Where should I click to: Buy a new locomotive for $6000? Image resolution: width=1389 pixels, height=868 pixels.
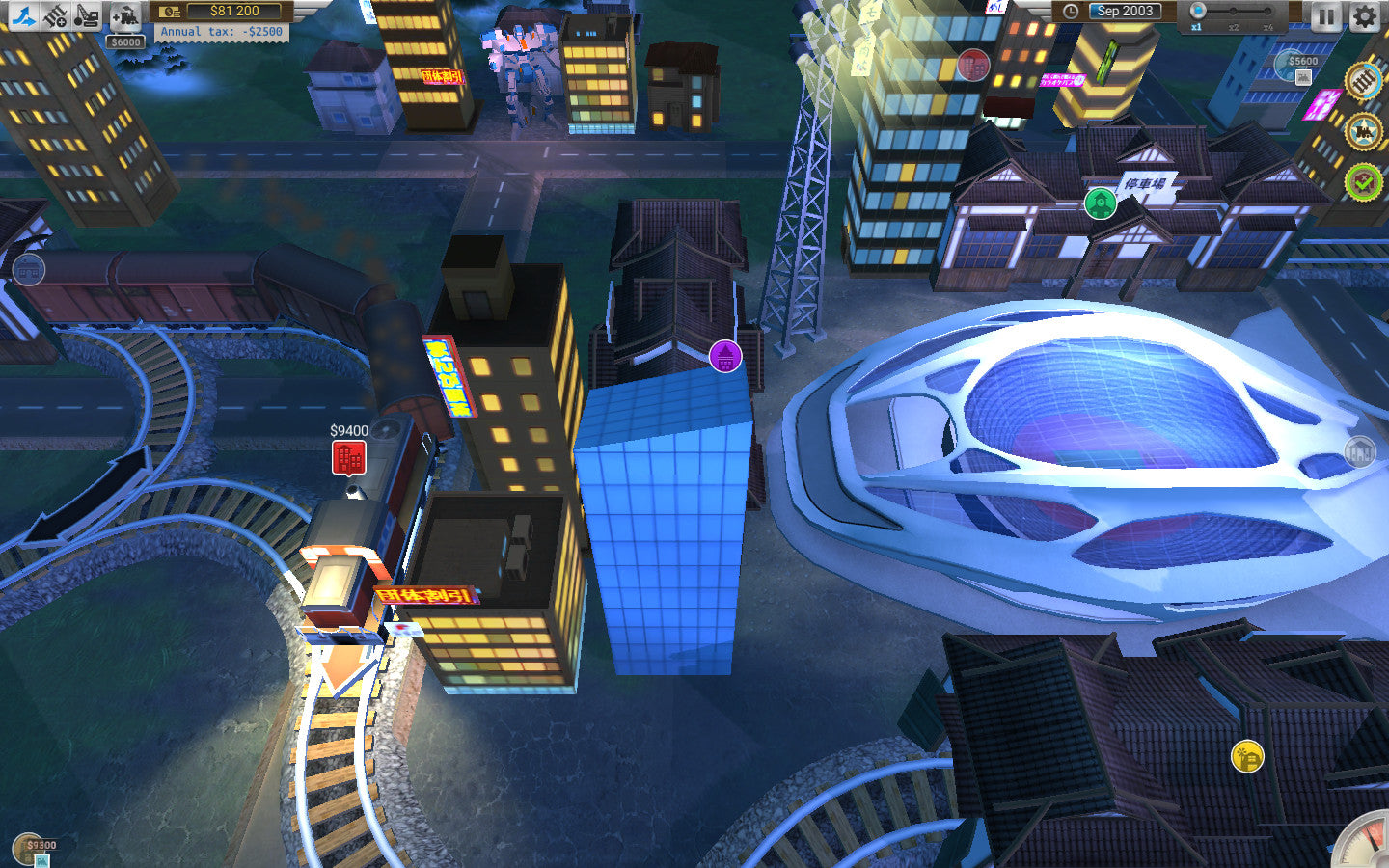pos(125,15)
